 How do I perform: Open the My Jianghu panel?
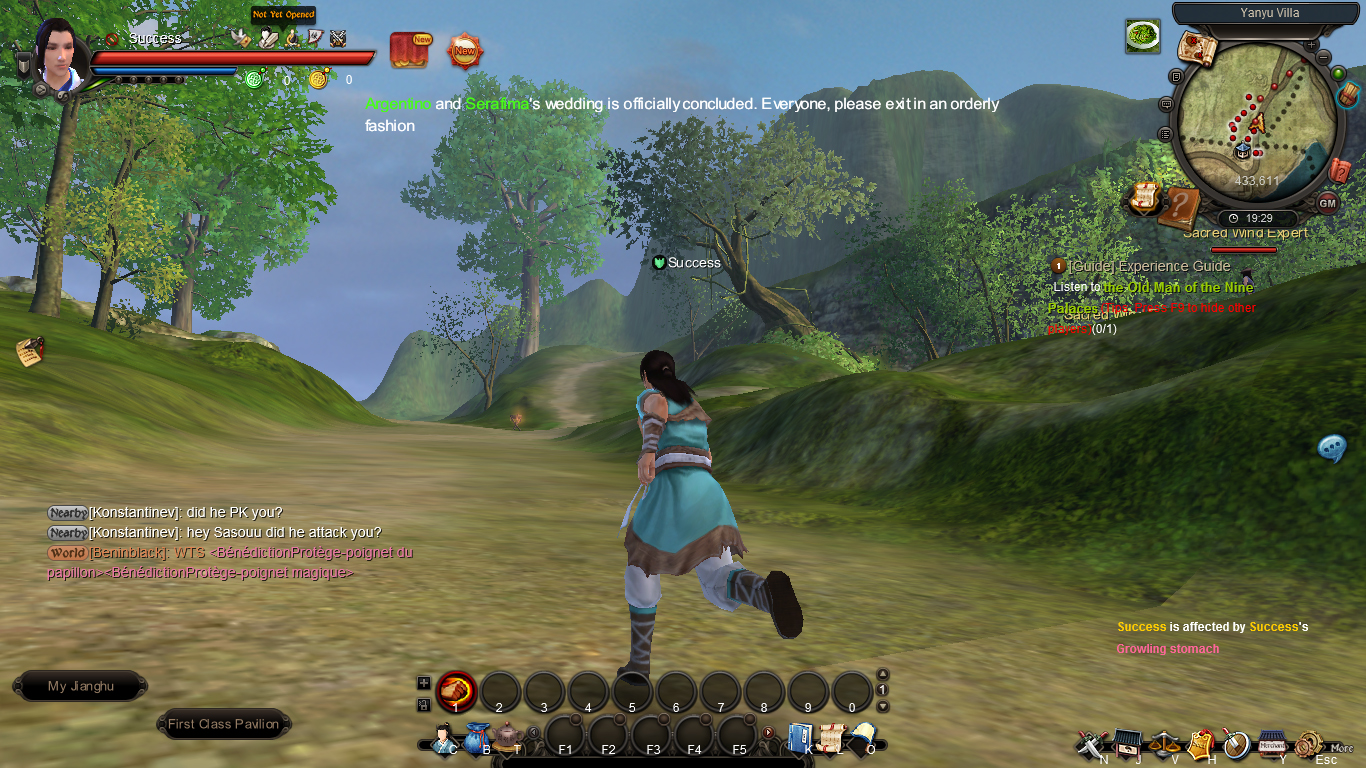(x=81, y=687)
